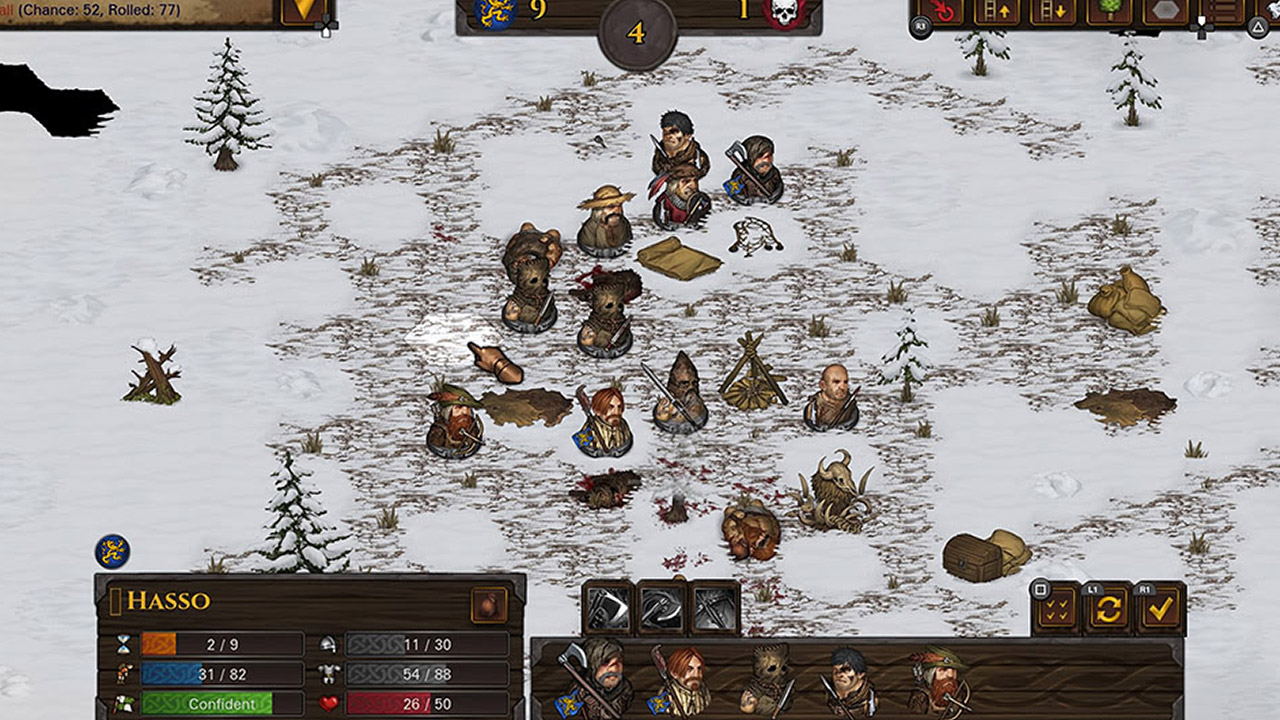The height and width of the screenshot is (720, 1280).
Task: Toggle tree visibility with the green tree button
Action: [x=1109, y=10]
